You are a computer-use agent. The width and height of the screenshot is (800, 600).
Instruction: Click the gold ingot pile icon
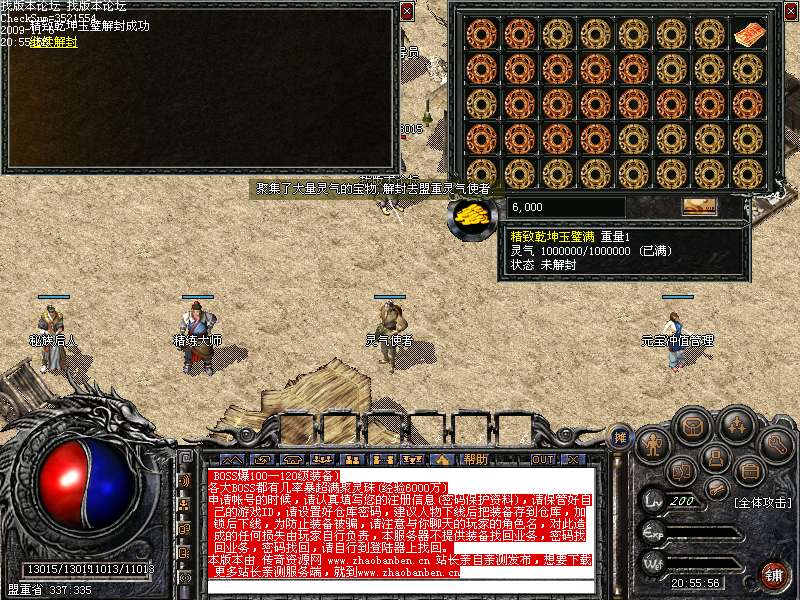(470, 212)
